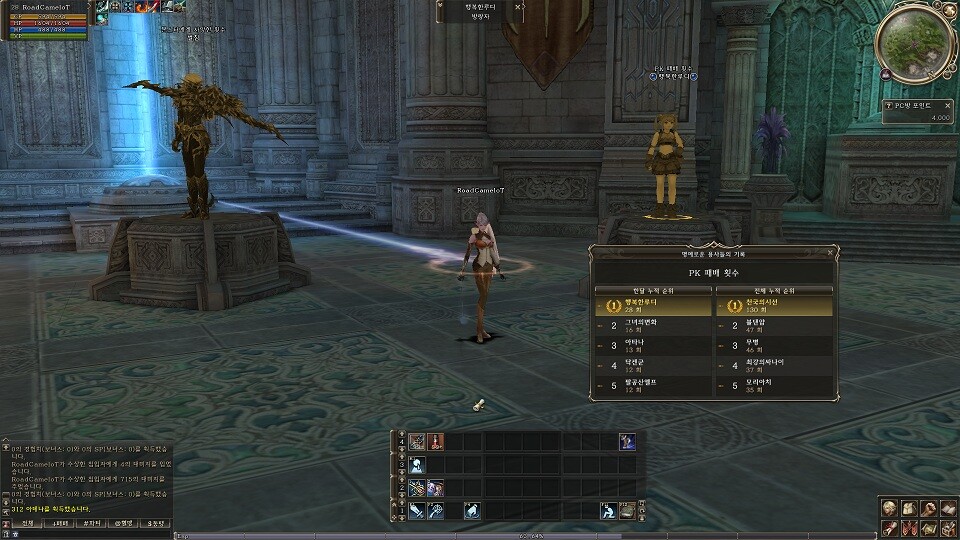Open the red butterfly wings clan icon
The height and width of the screenshot is (540, 960).
click(908, 528)
